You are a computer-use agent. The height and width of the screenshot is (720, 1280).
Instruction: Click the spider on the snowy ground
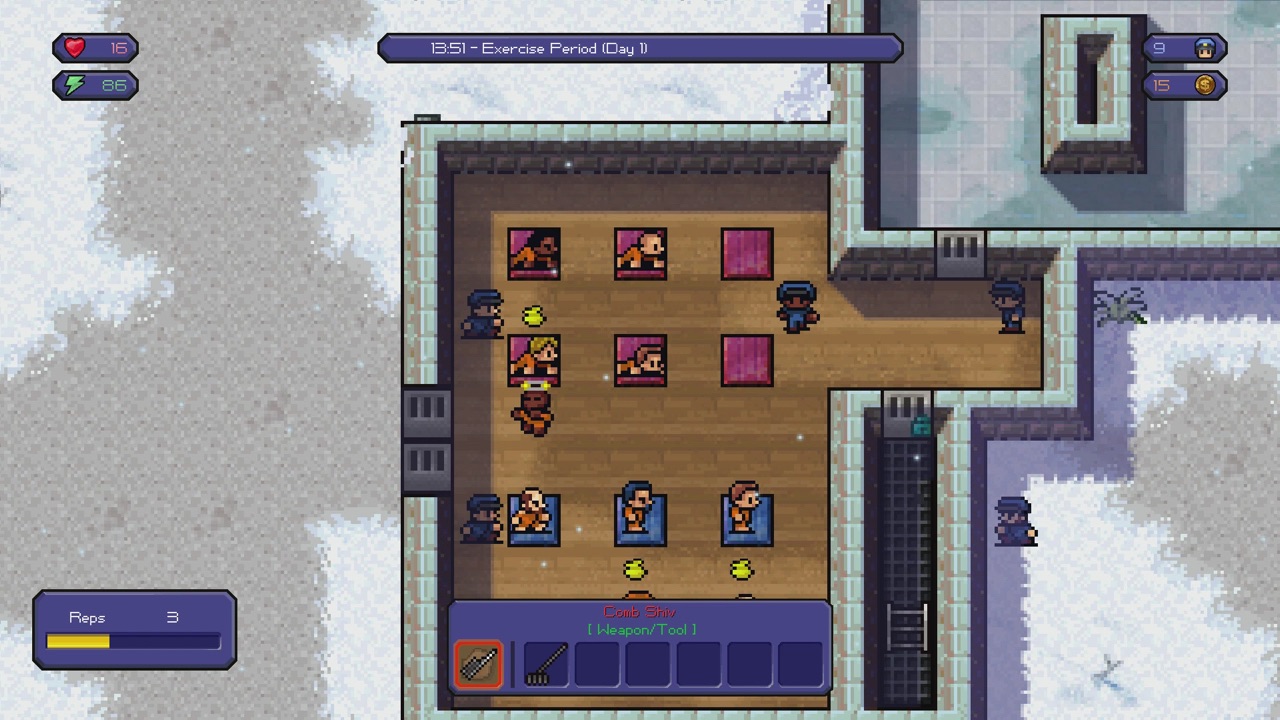(x=1122, y=310)
